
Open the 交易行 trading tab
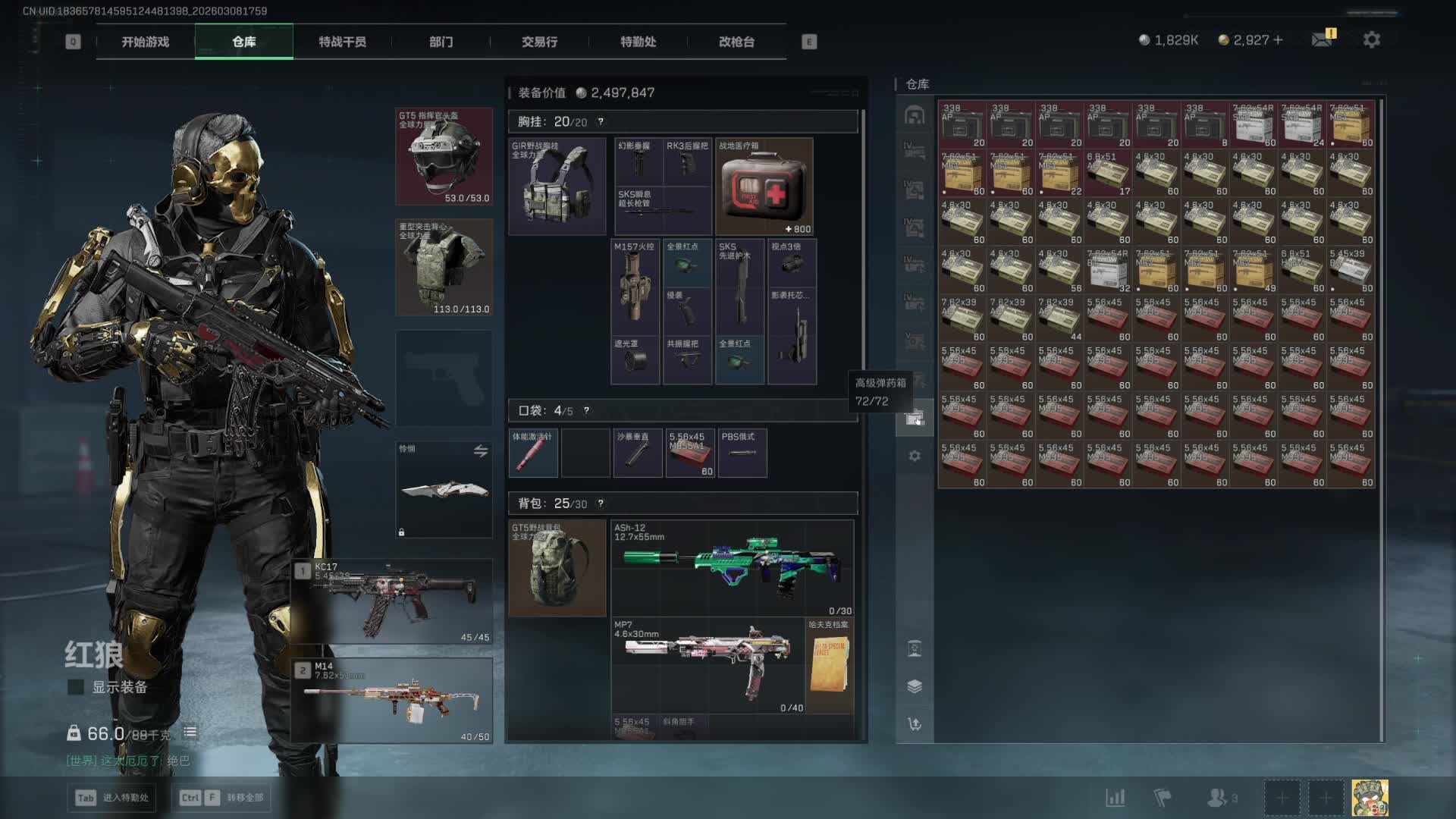tap(539, 42)
